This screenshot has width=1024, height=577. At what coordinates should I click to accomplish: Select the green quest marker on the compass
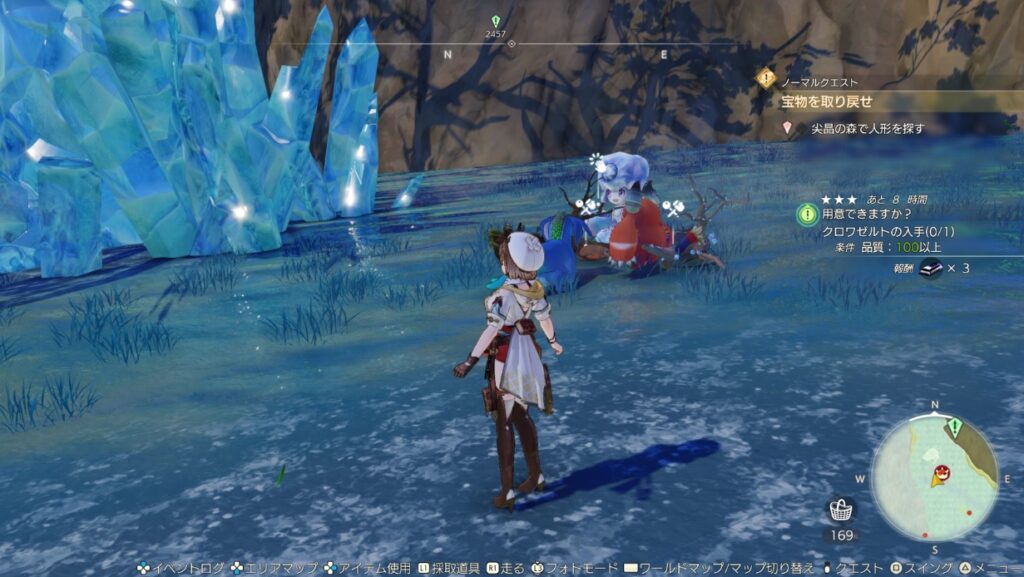click(495, 22)
